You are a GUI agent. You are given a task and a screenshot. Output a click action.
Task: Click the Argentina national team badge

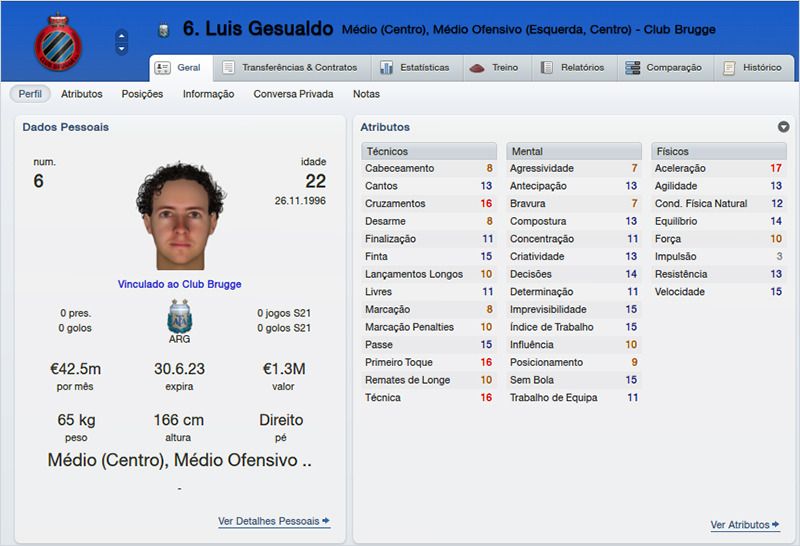click(x=180, y=316)
